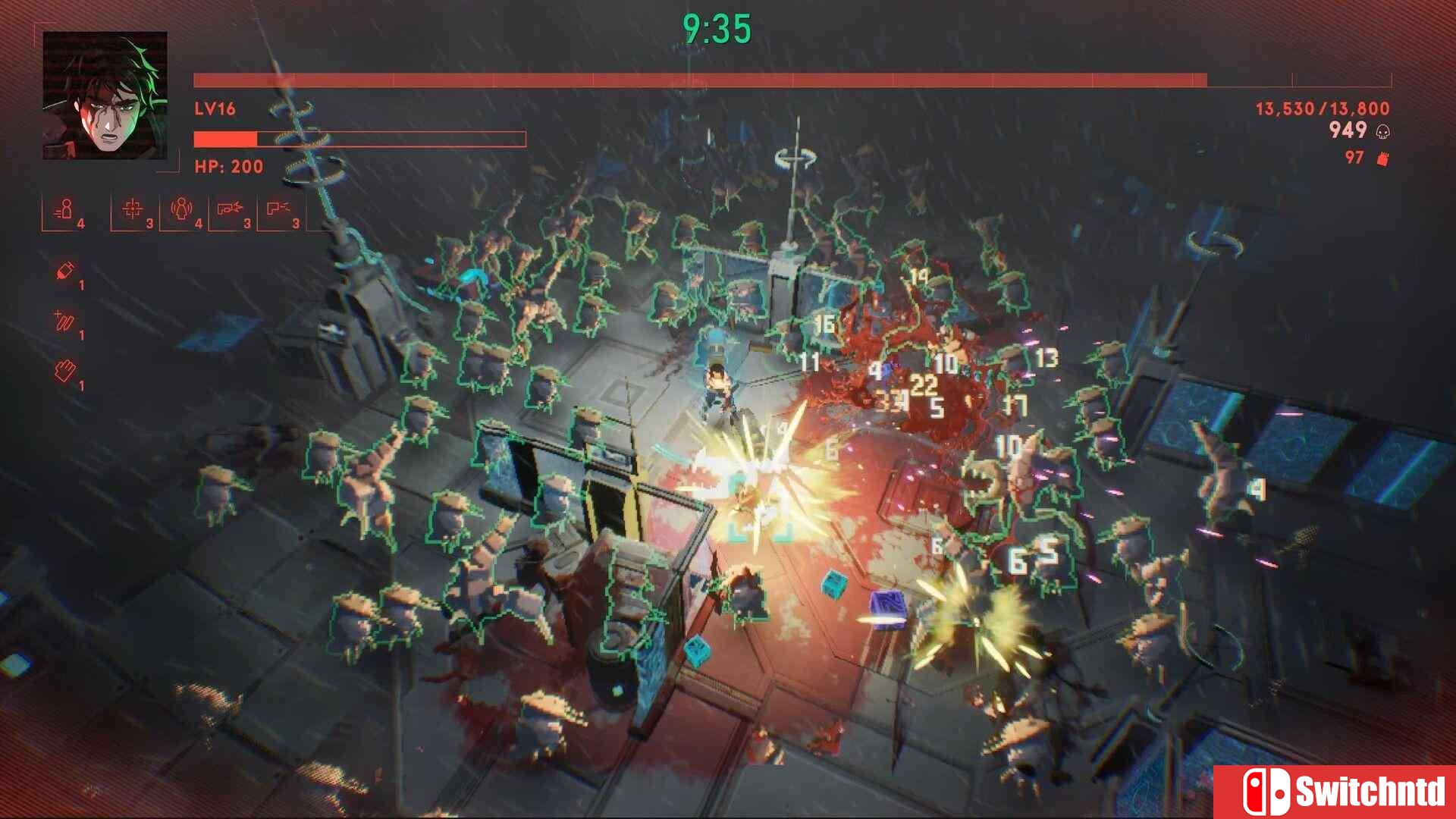Choose the gun with muzzle burst icon
The image size is (1456, 819).
229,209
